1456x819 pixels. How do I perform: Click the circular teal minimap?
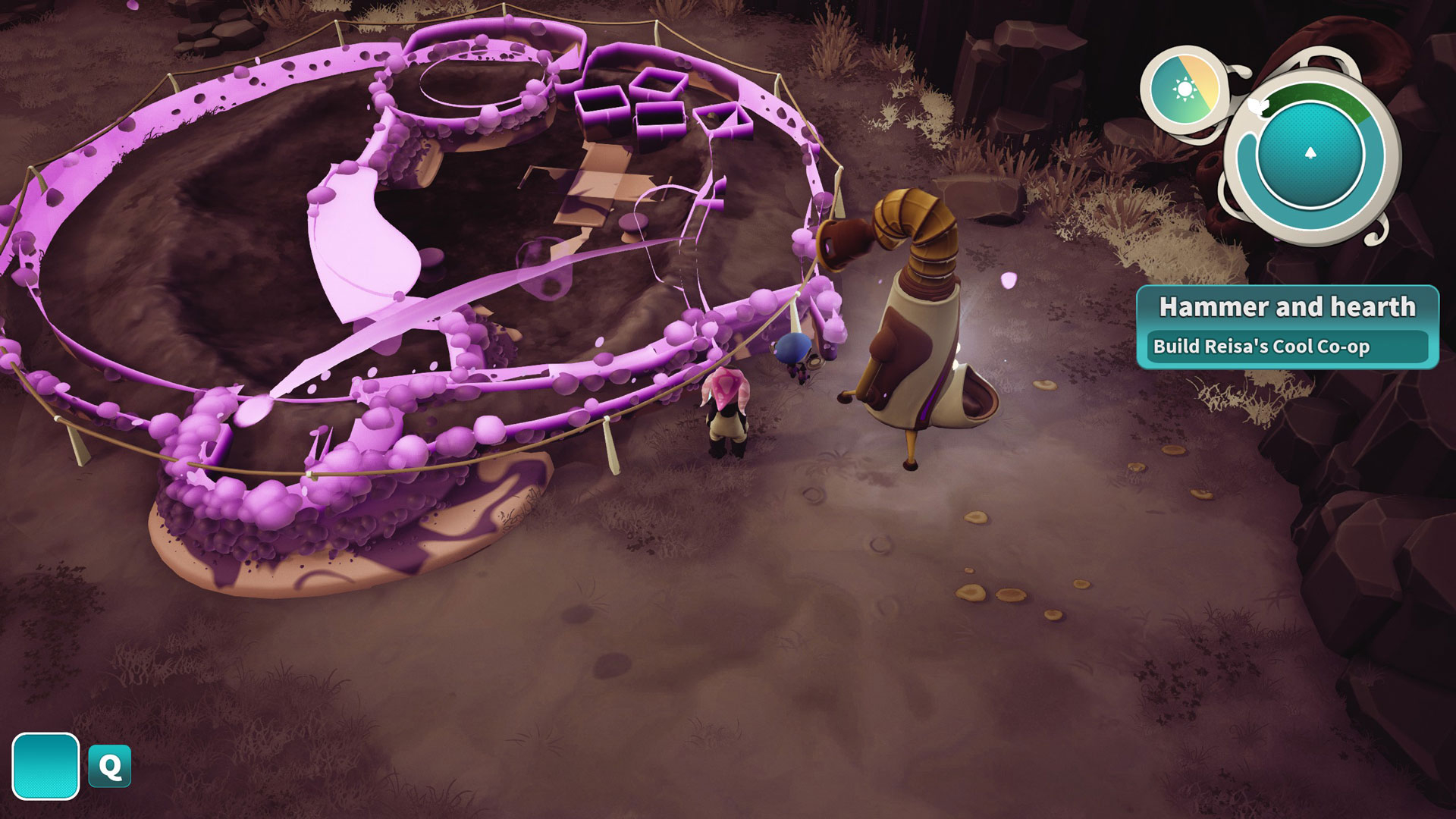tap(1310, 155)
